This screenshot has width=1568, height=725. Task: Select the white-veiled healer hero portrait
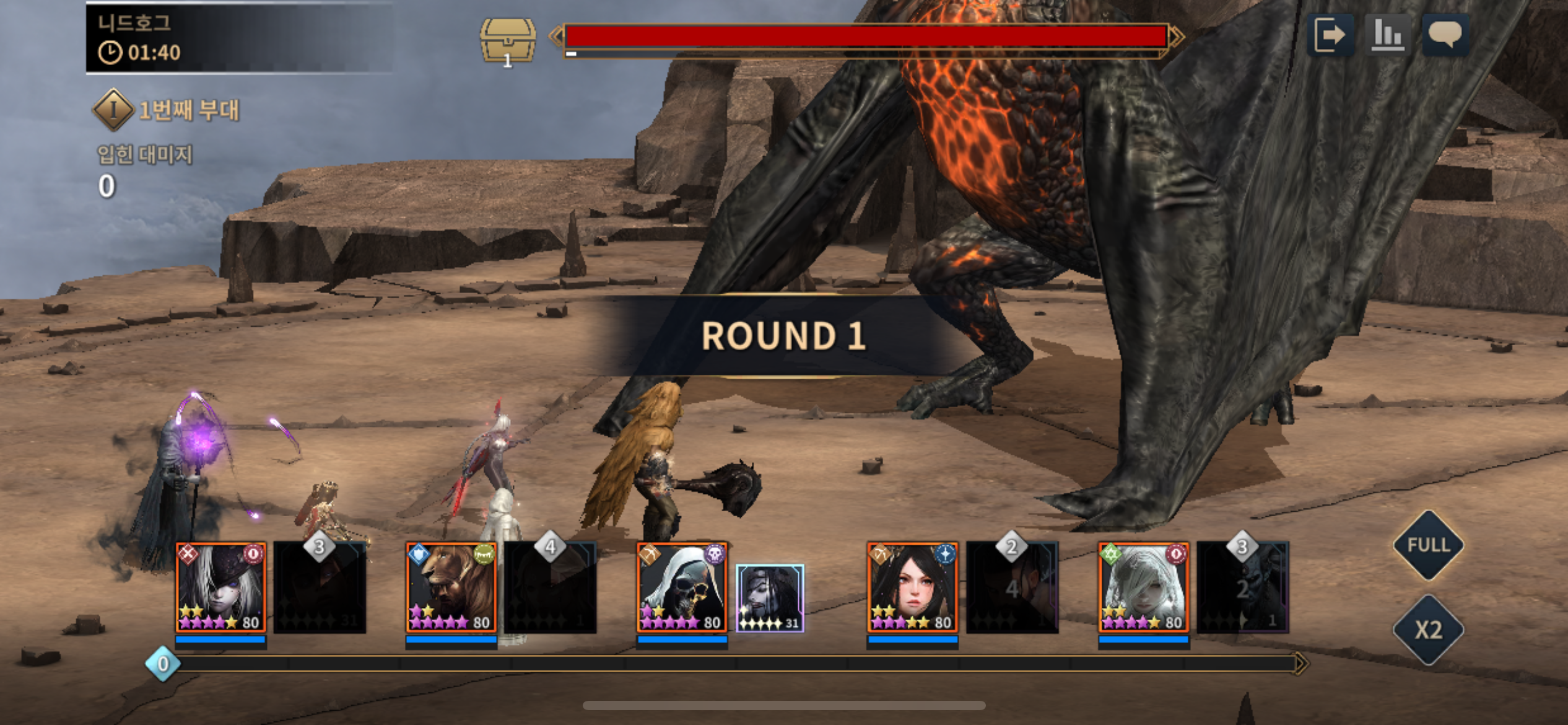tap(1143, 587)
